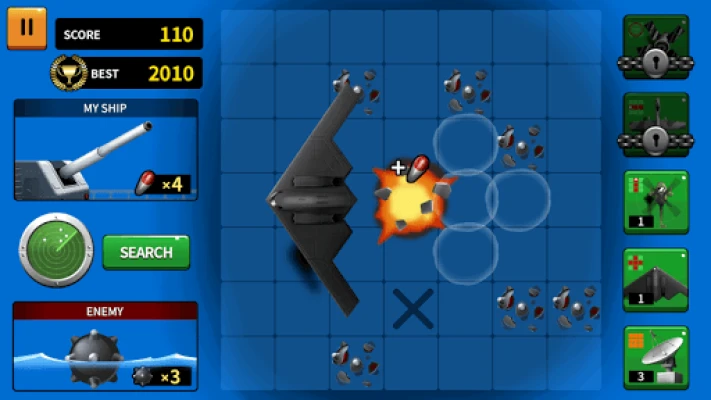Activate the green SEARCH button
Viewport: 711px width, 400px height.
click(146, 252)
